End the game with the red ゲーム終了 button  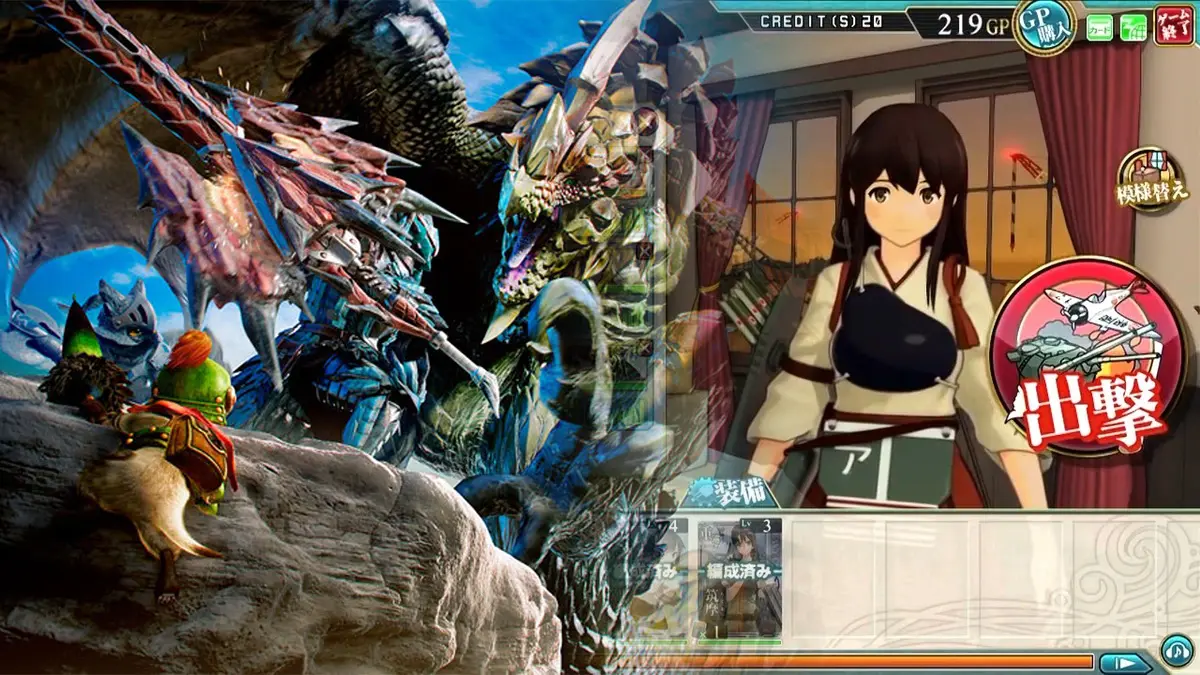pos(1173,25)
